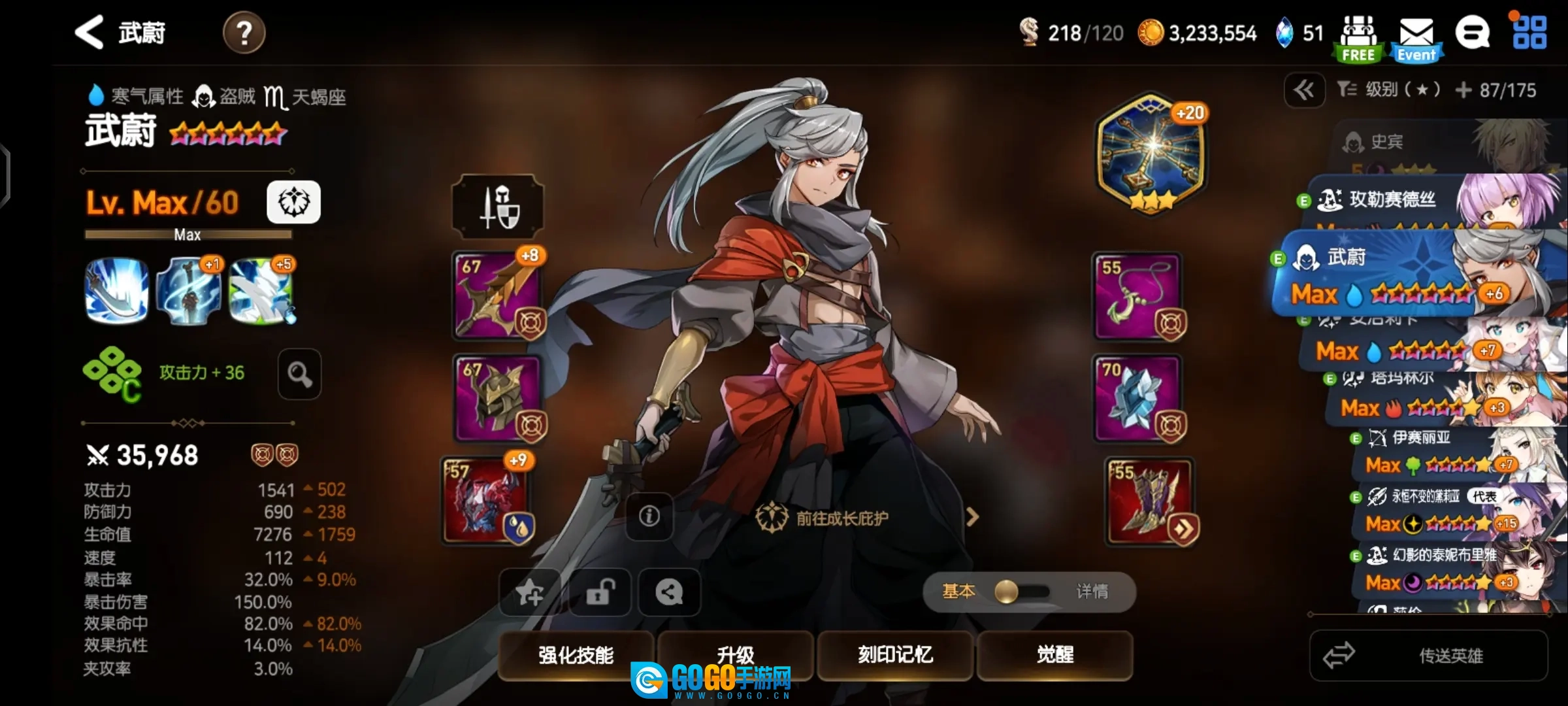The height and width of the screenshot is (706, 1568).
Task: Open the 级别 sort filter
Action: (1388, 90)
